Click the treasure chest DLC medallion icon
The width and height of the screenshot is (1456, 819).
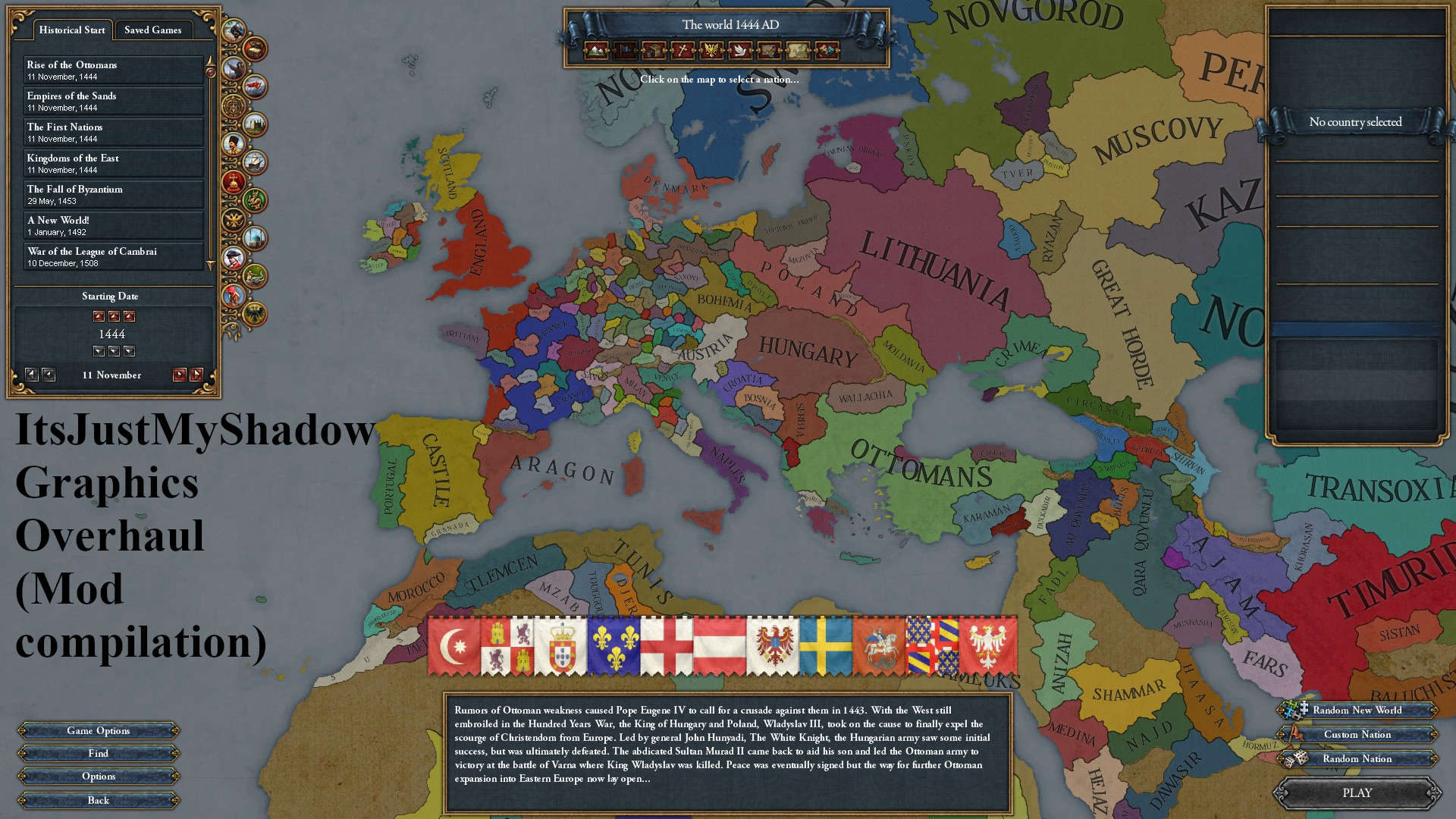[x=254, y=50]
